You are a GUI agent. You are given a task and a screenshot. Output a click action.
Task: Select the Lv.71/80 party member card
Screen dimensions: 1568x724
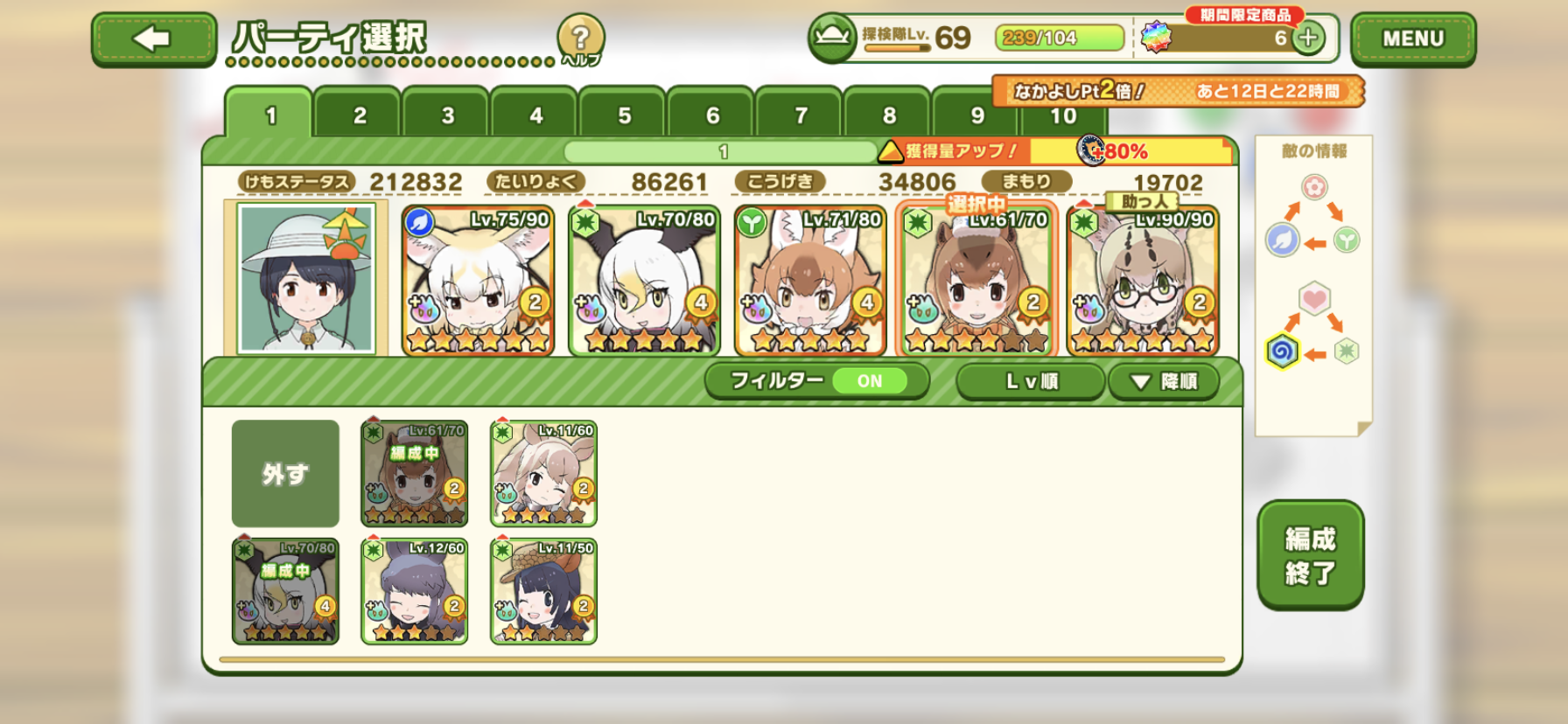point(810,280)
